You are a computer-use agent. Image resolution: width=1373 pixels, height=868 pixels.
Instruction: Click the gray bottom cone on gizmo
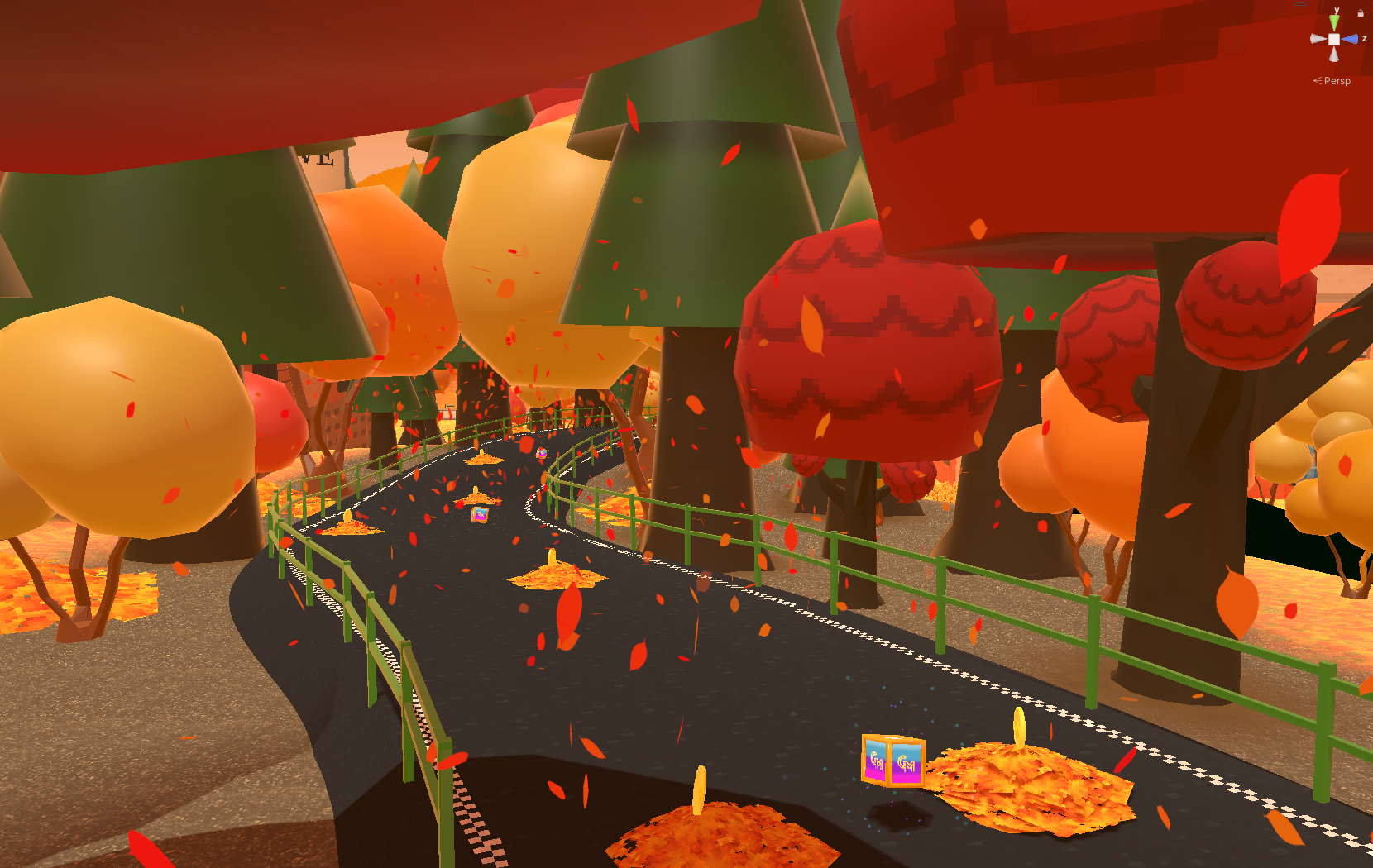point(1334,55)
